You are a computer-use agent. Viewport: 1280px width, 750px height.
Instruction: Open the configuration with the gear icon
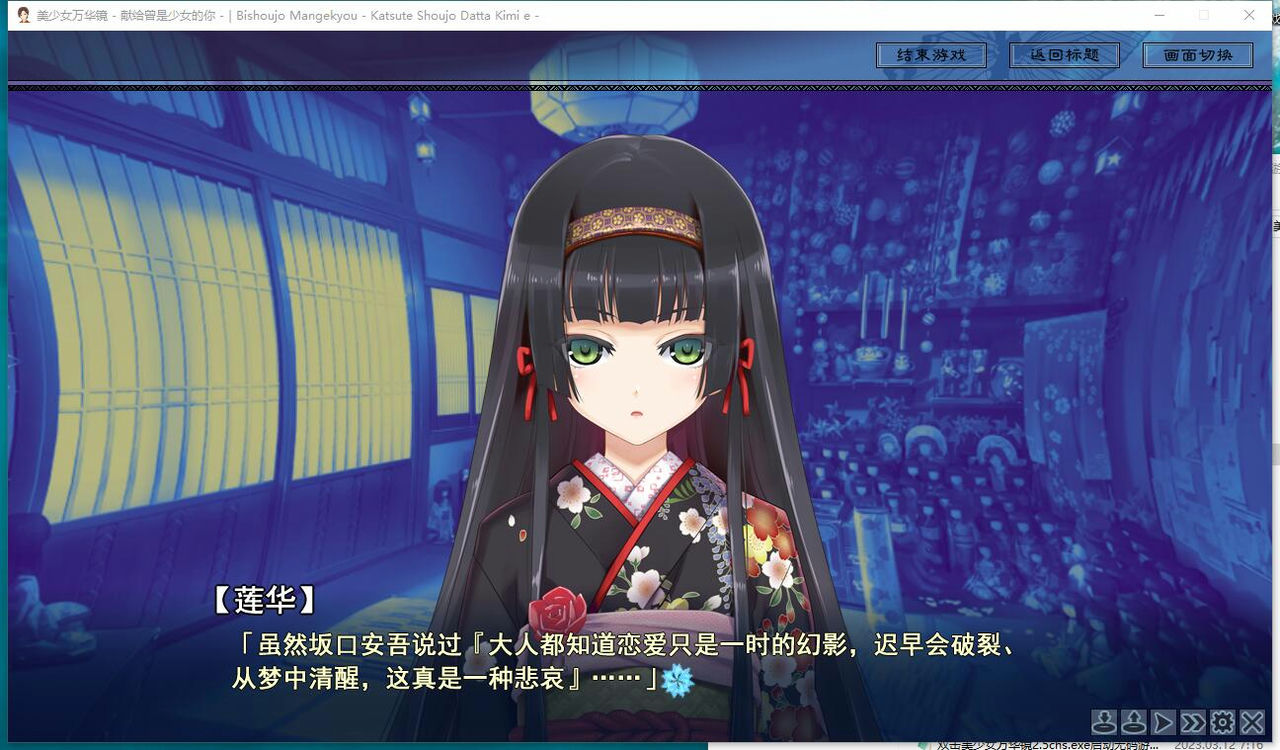(x=1221, y=722)
